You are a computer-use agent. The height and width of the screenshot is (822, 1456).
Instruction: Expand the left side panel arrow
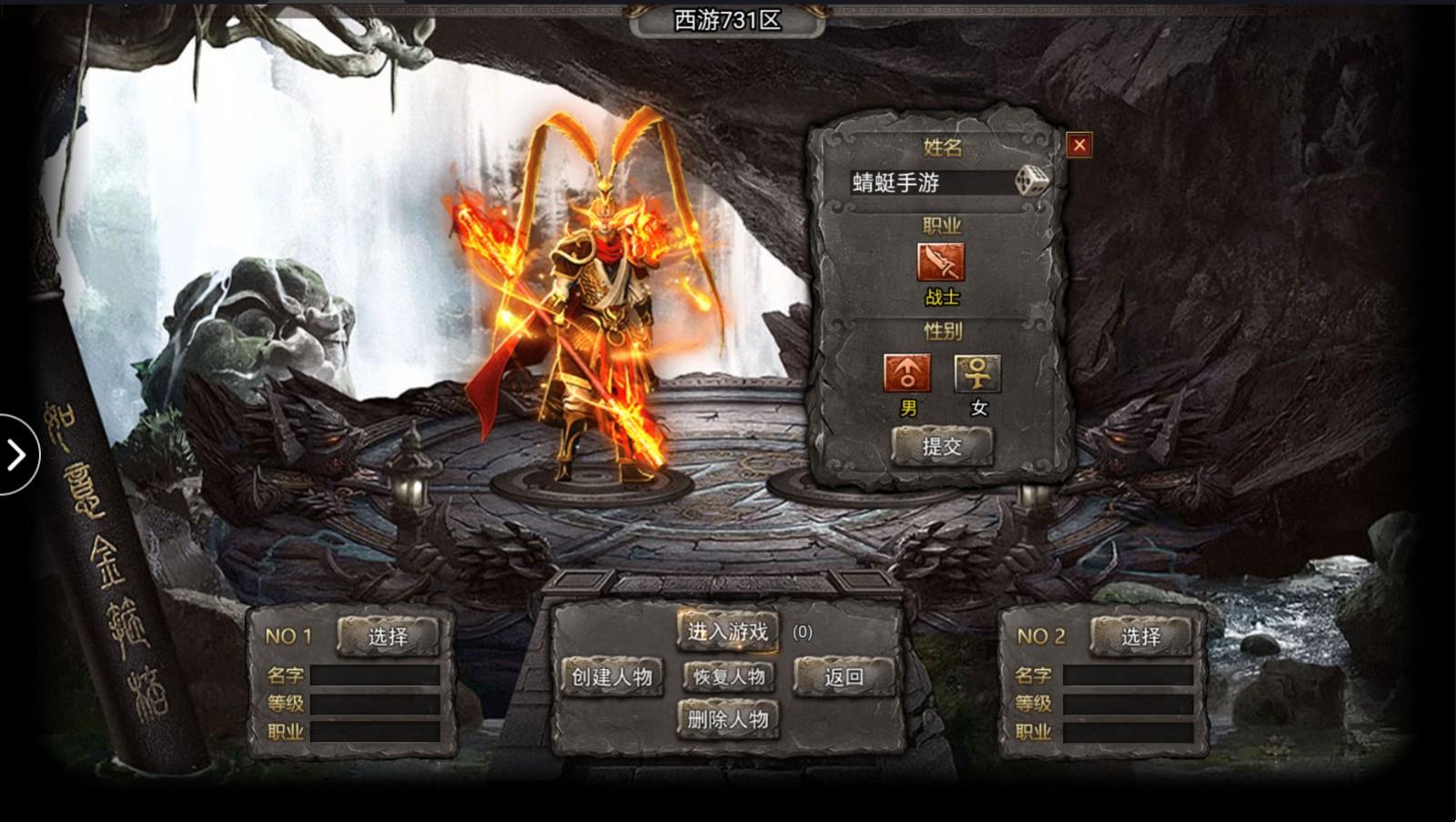[15, 452]
